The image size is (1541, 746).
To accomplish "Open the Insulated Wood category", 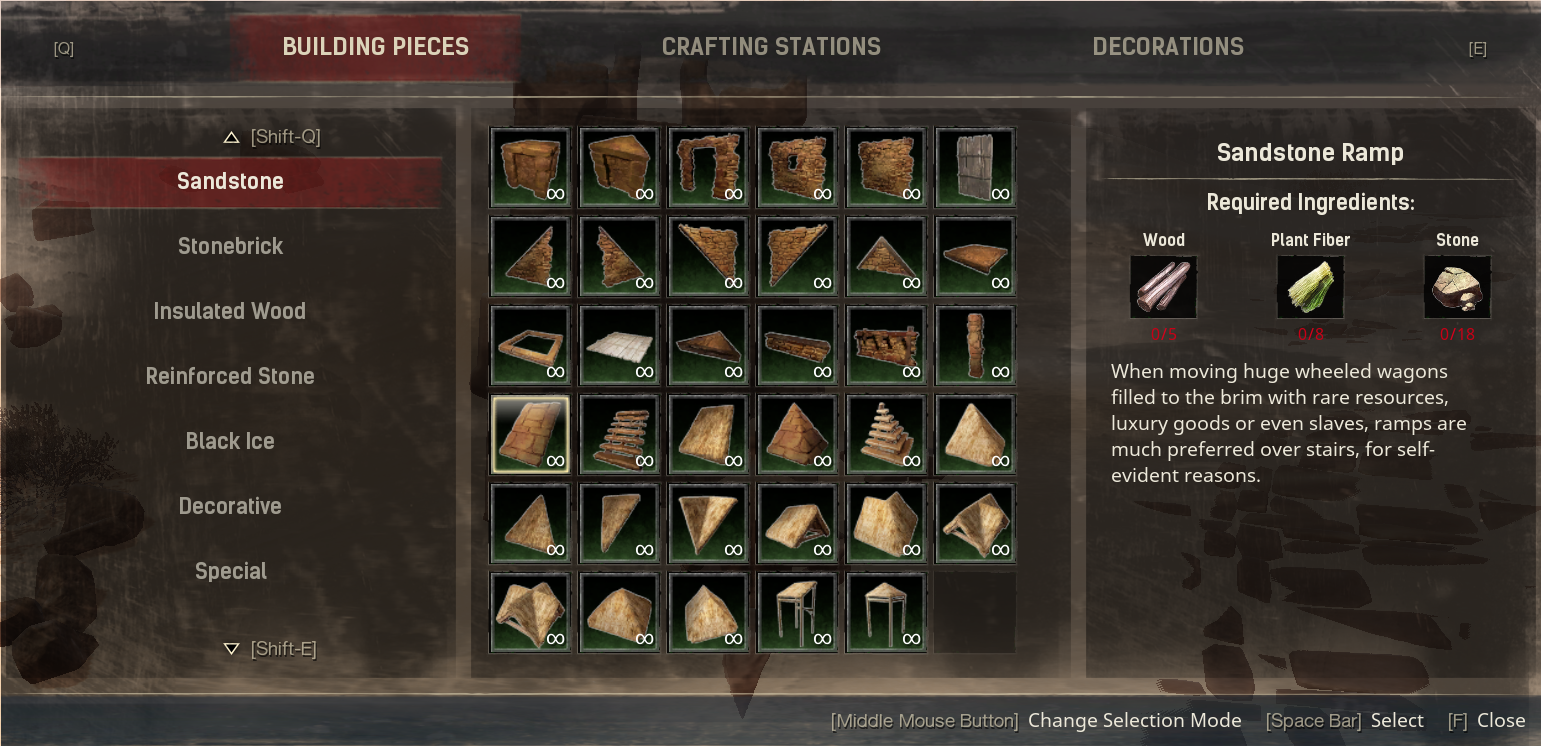I will tap(230, 311).
